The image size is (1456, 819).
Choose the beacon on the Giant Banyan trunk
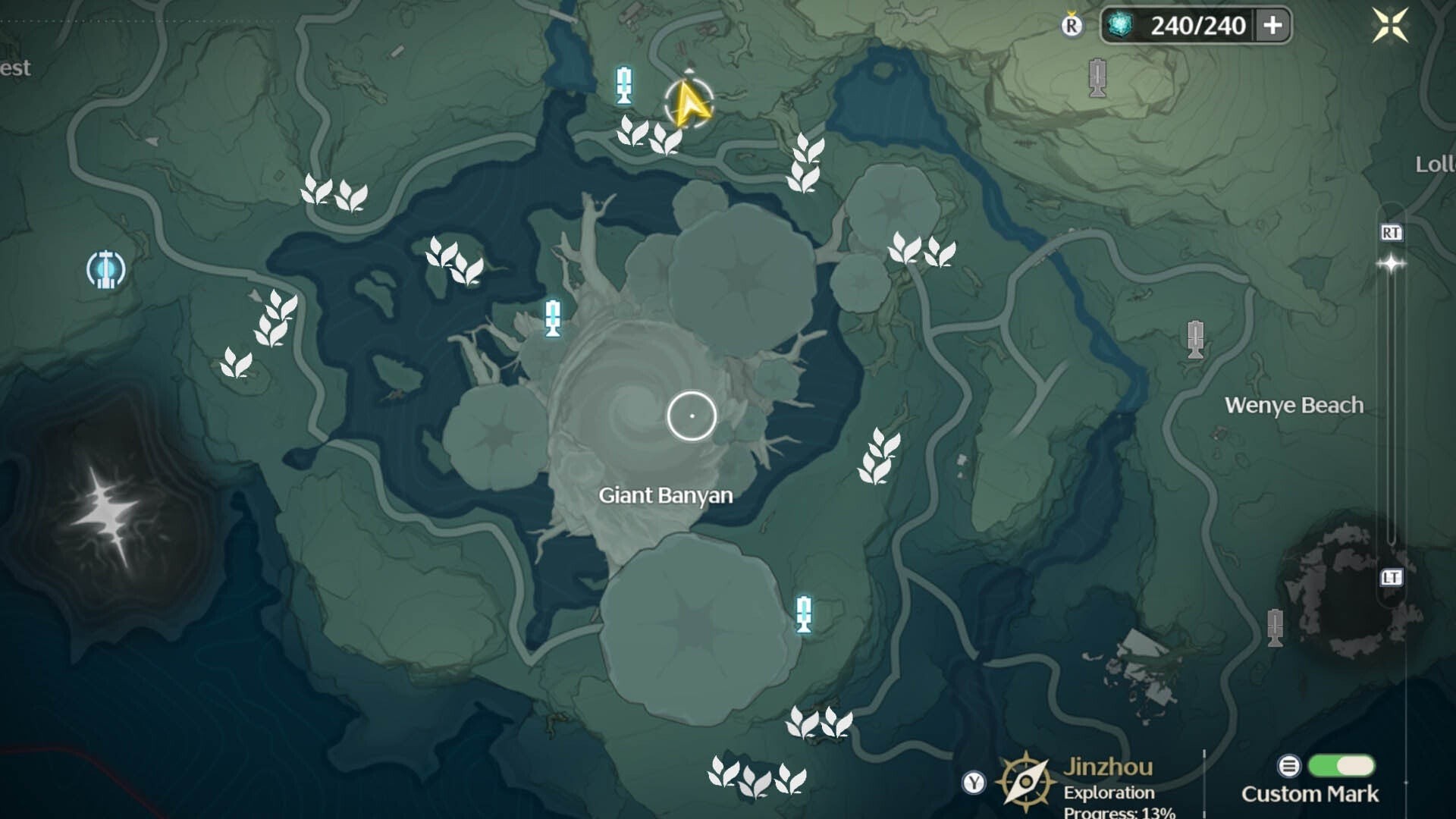[553, 318]
